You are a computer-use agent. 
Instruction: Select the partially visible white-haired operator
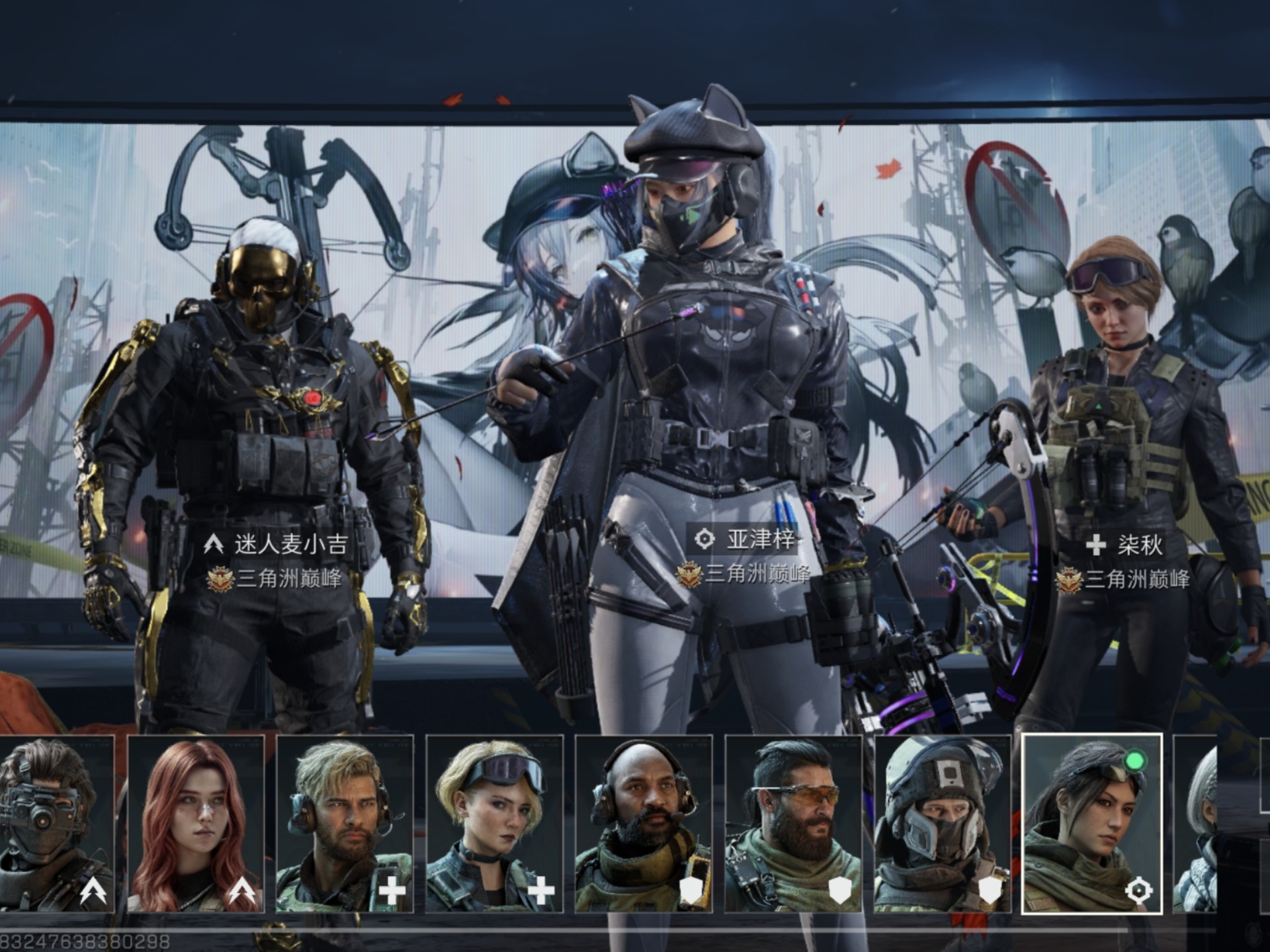pos(1195,824)
